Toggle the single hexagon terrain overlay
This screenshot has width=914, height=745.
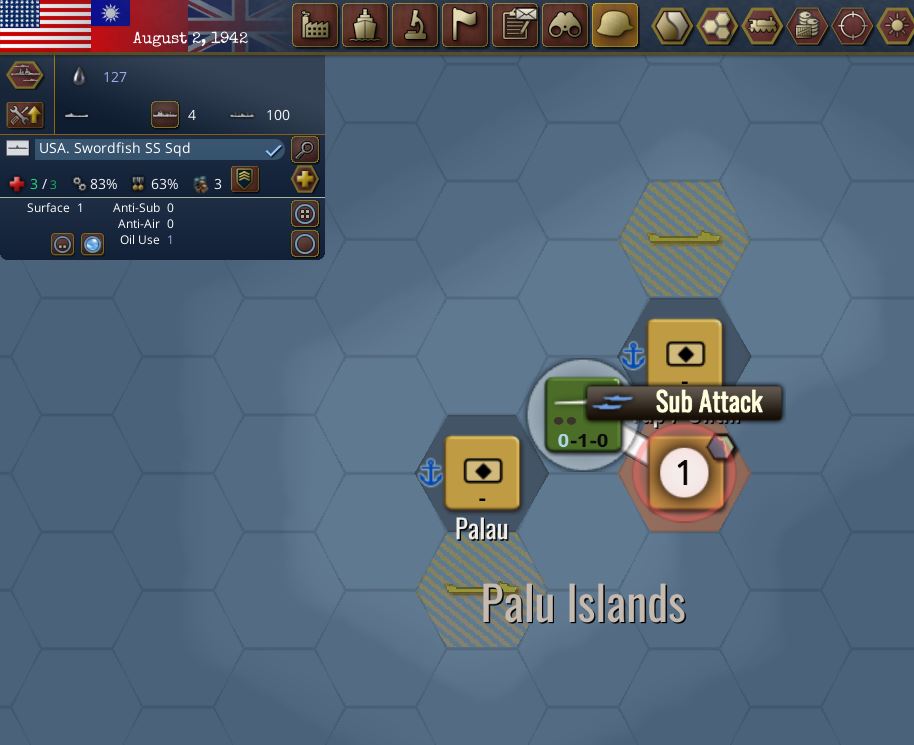(672, 26)
